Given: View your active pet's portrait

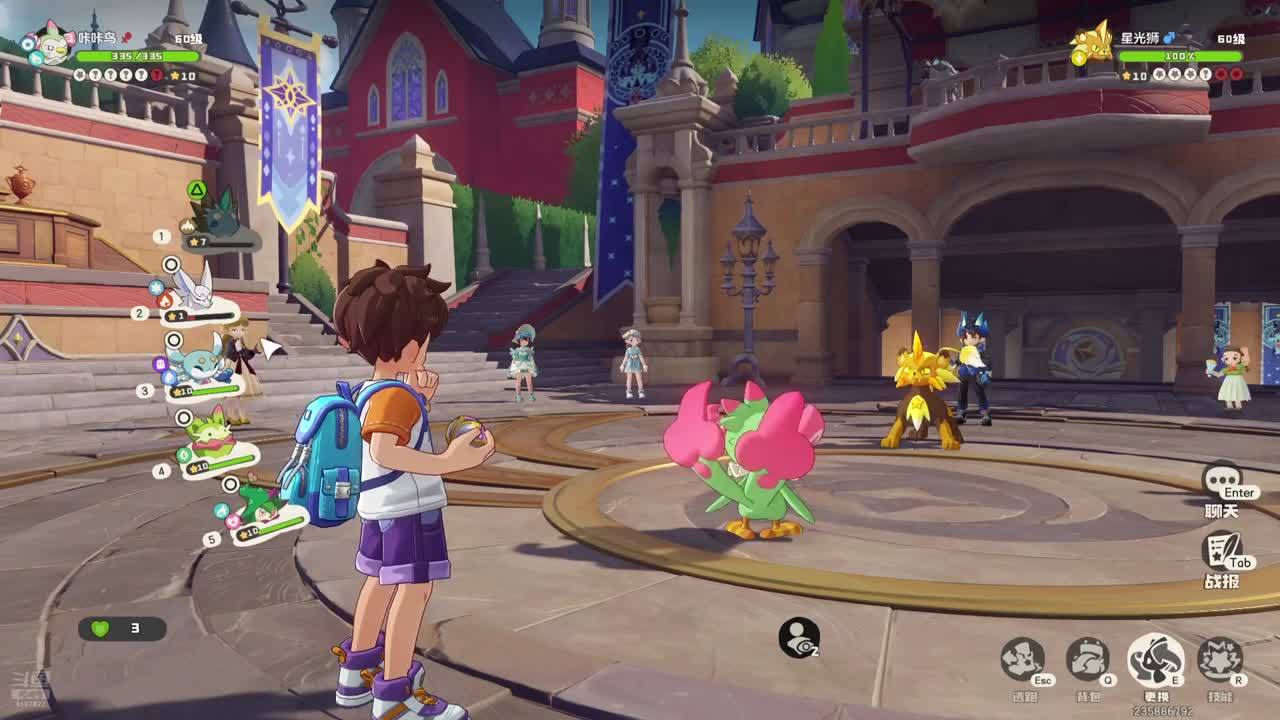Looking at the screenshot, I should 50,43.
